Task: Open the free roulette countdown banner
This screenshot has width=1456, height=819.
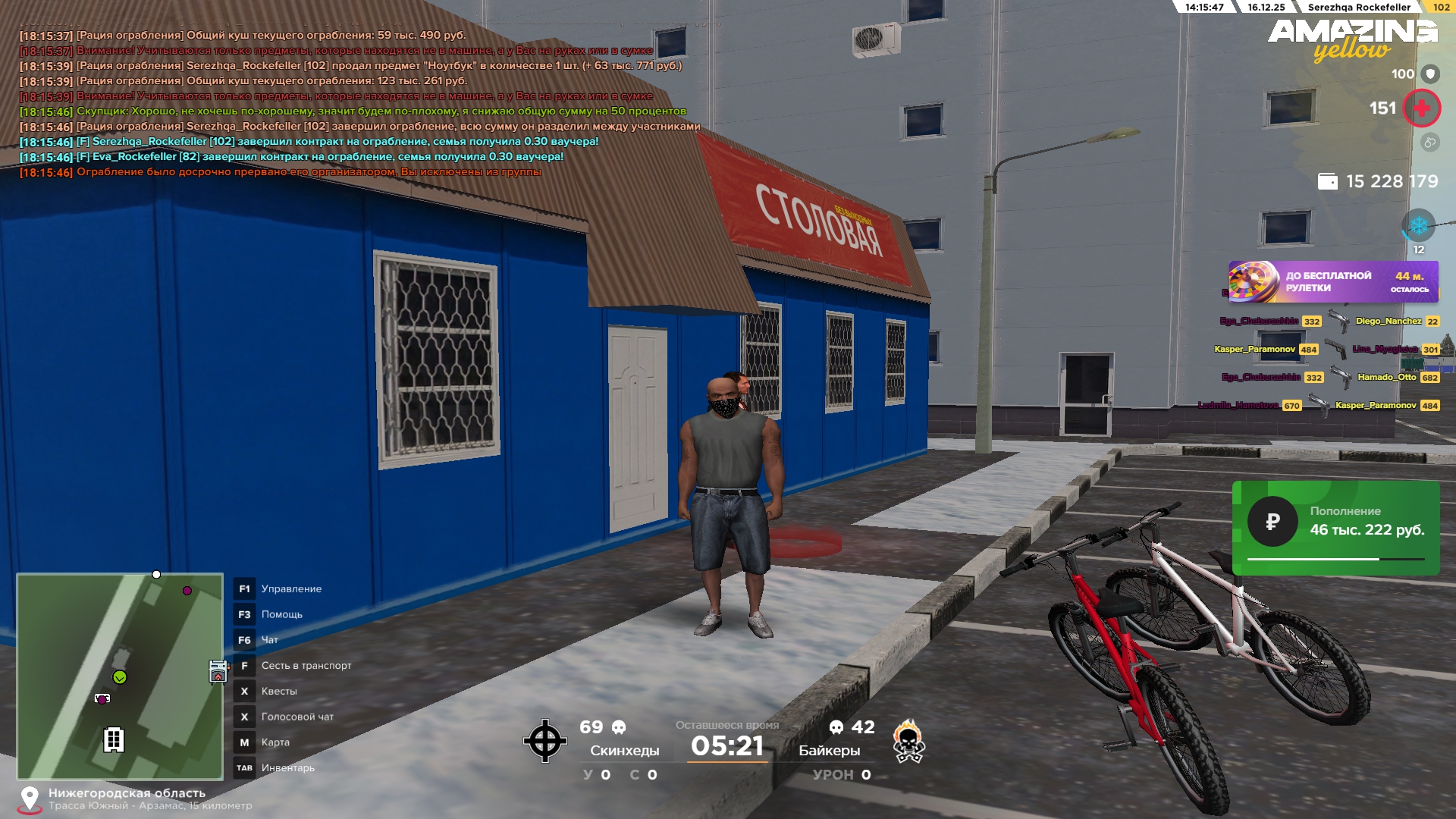Action: [1332, 281]
